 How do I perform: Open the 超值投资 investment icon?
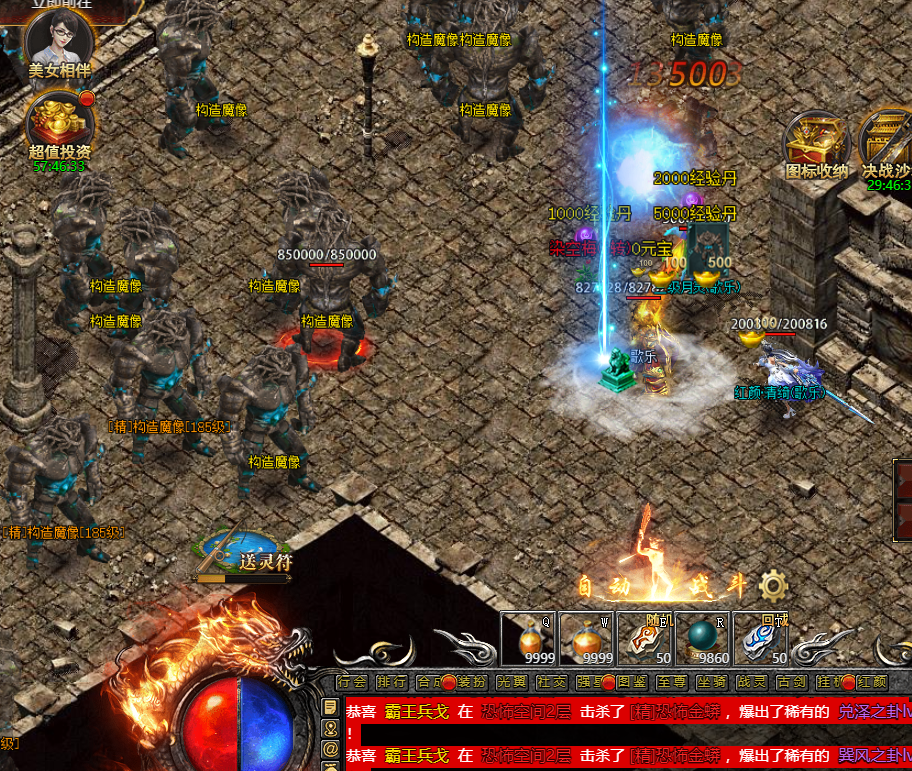point(59,121)
